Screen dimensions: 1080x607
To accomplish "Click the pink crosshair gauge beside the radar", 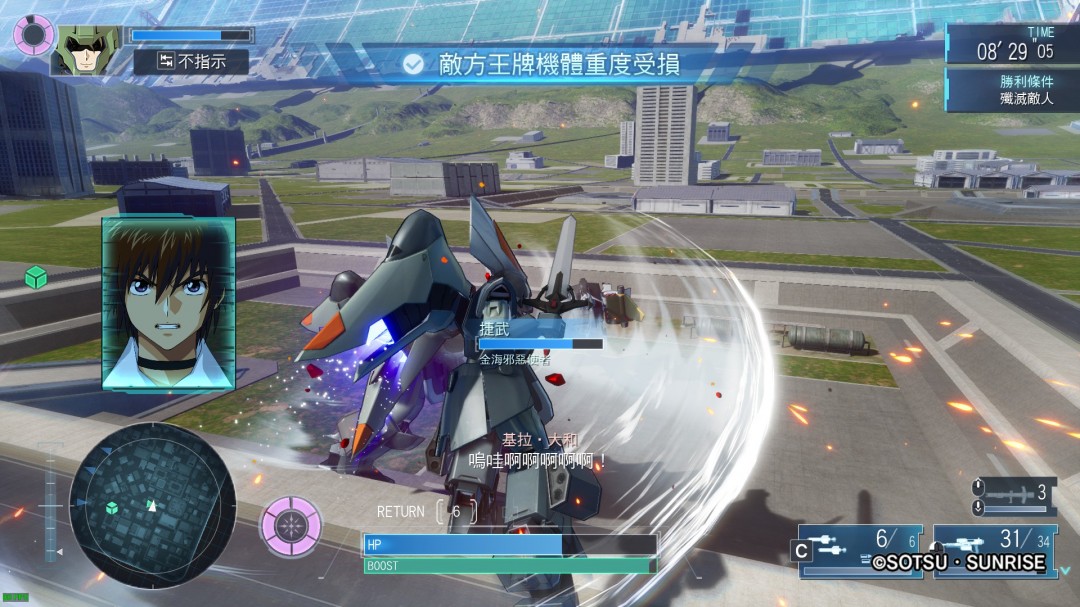I will point(291,522).
